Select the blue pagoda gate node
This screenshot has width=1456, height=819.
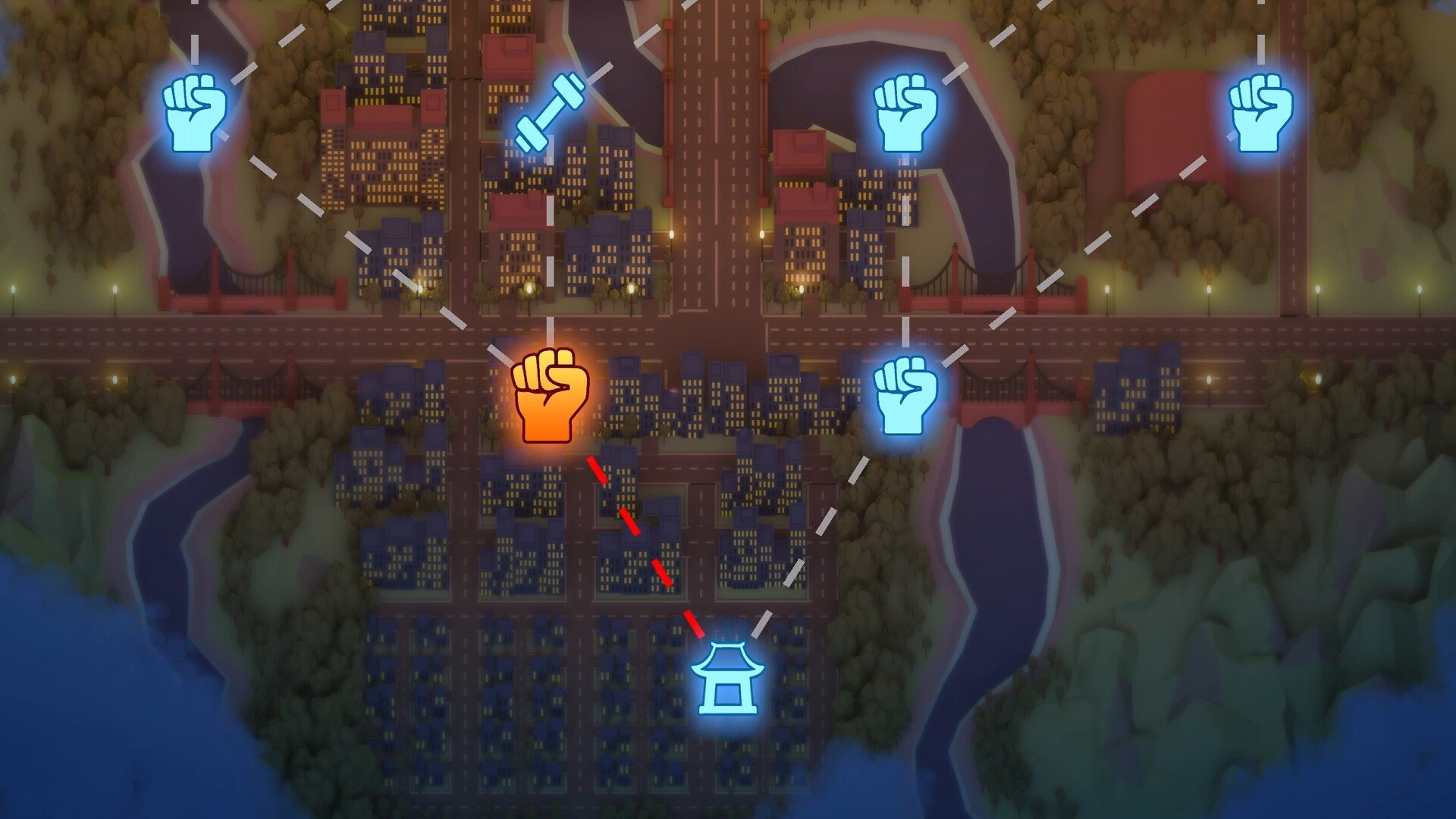727,678
